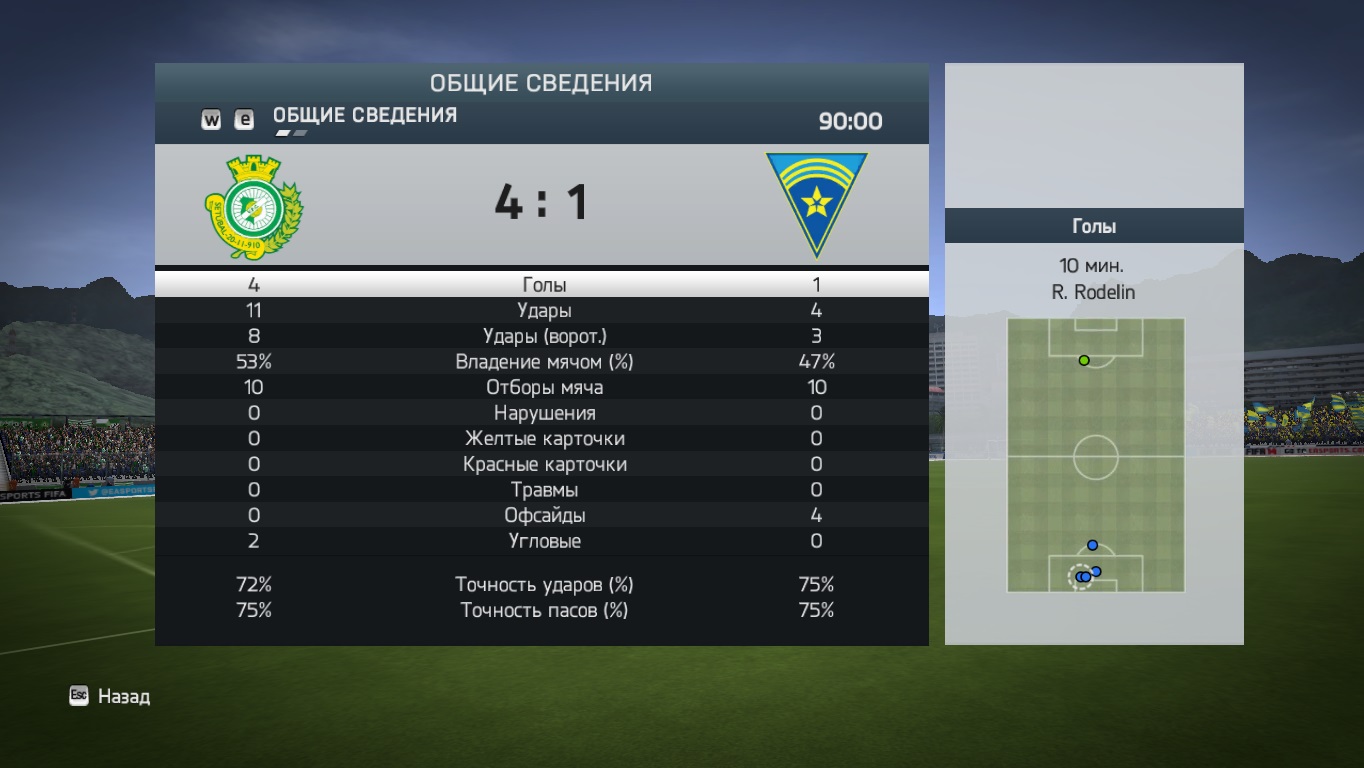Select the Травмы stat row
This screenshot has height=768, width=1364.
coord(544,490)
